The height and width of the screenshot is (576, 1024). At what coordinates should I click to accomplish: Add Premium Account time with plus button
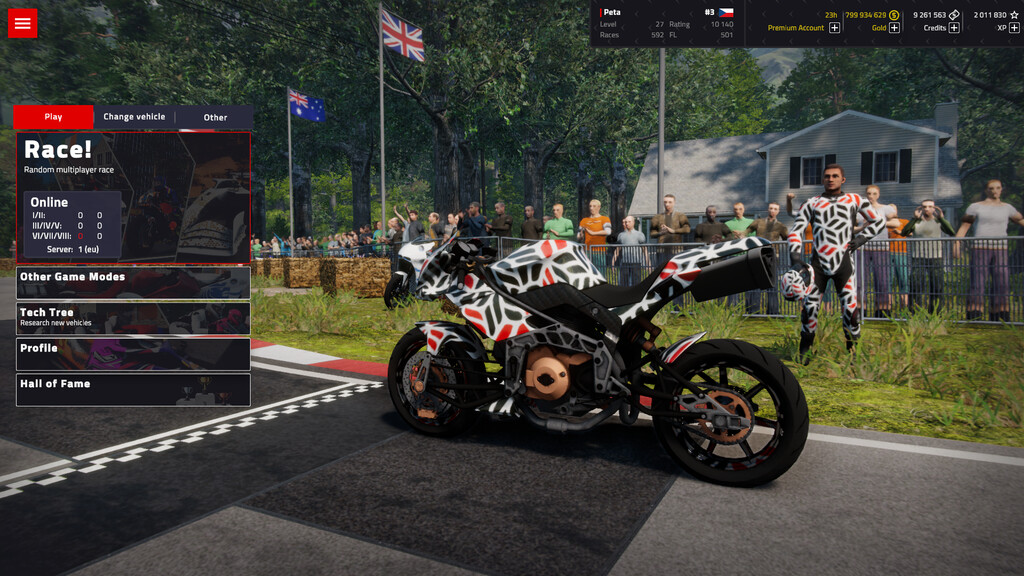tap(835, 28)
